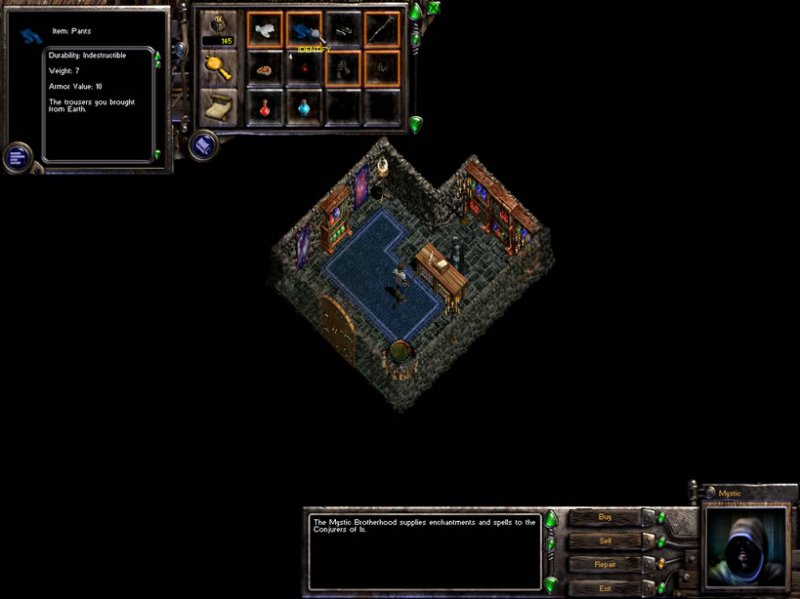This screenshot has width=800, height=599.
Task: Click the round blue book button
Action: point(203,146)
